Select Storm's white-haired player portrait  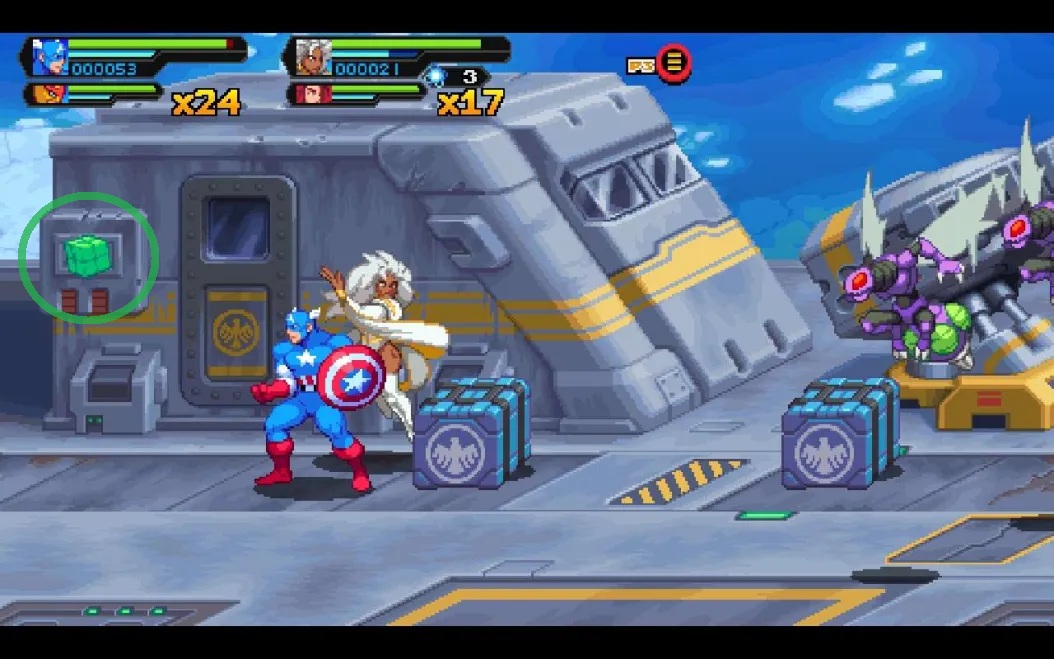tap(312, 56)
